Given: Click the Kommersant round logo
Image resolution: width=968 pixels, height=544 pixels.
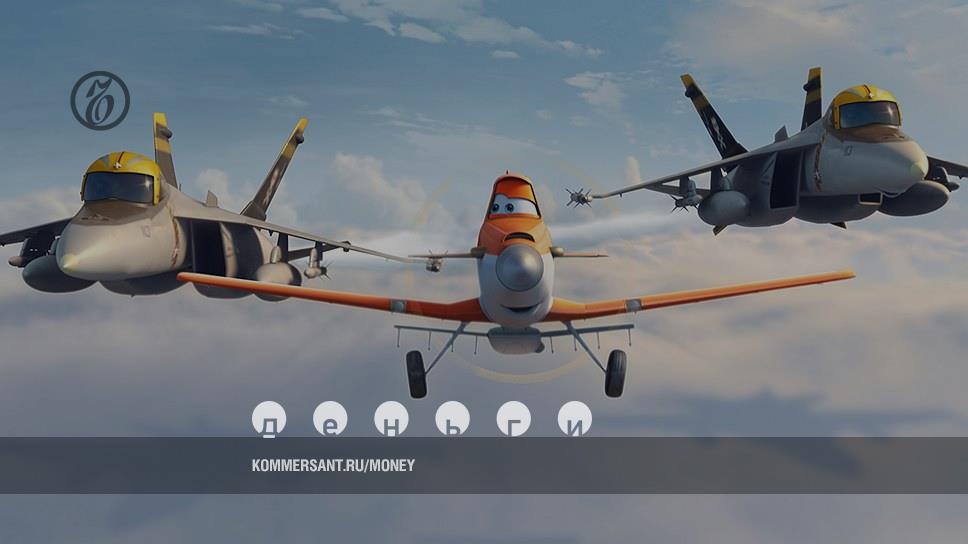Looking at the screenshot, I should coord(100,100).
